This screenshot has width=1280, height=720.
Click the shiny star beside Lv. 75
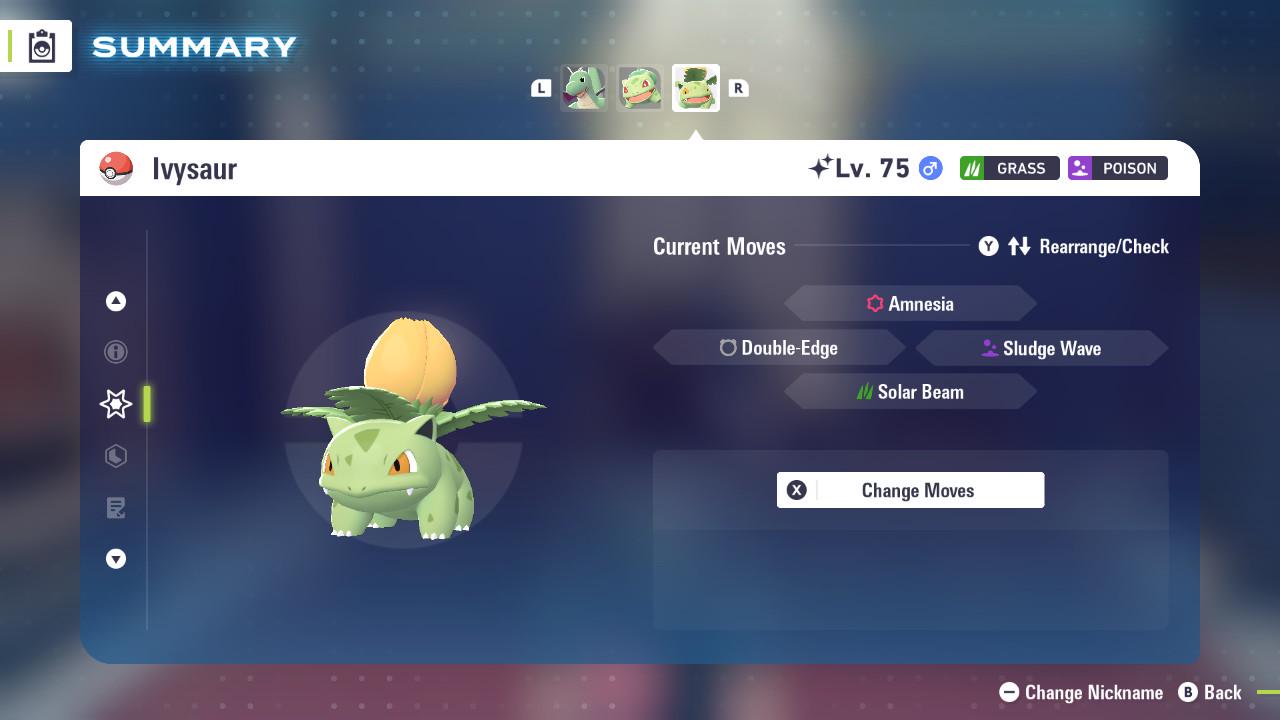point(822,167)
